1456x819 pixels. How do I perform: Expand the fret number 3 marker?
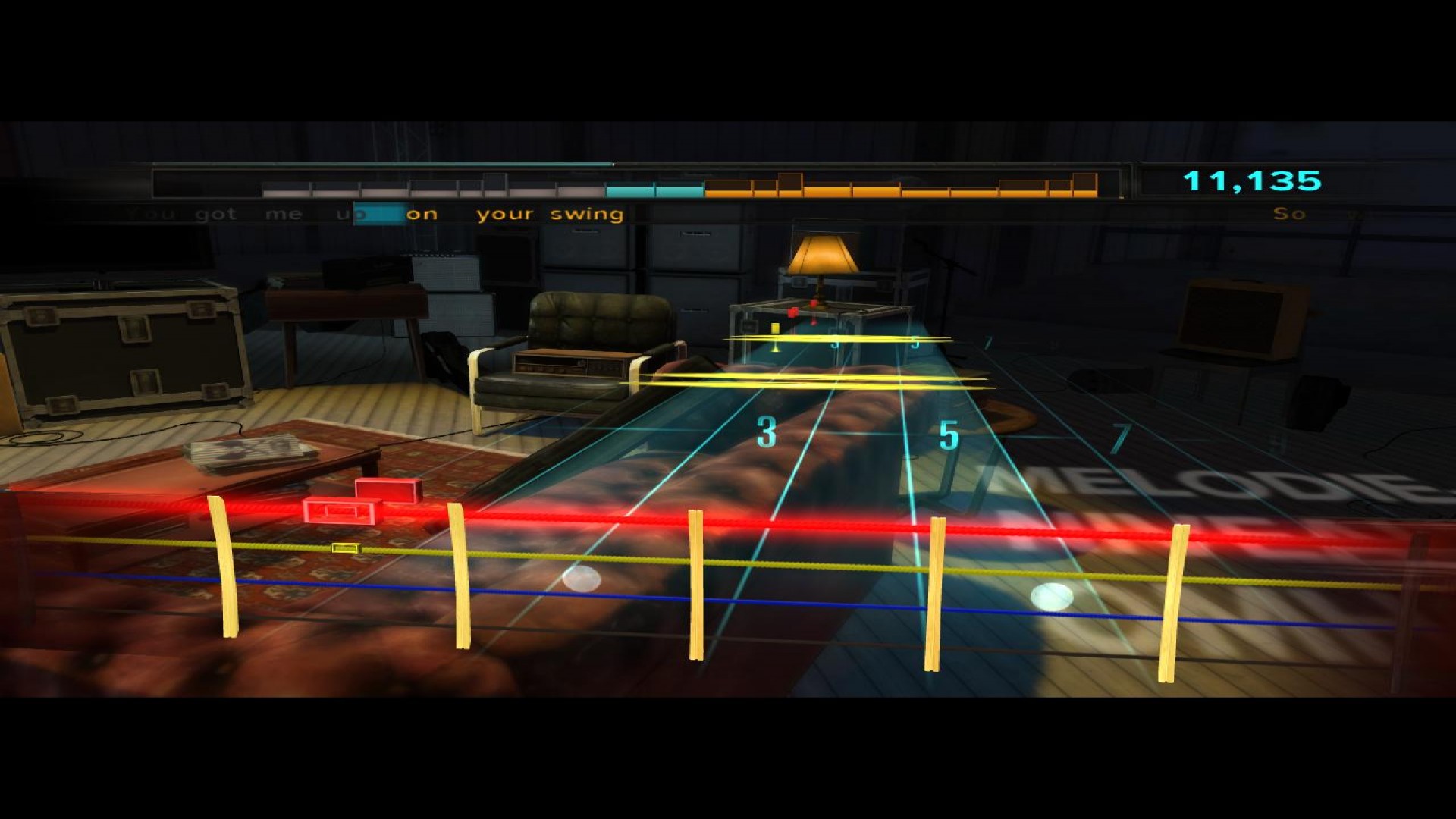[767, 435]
